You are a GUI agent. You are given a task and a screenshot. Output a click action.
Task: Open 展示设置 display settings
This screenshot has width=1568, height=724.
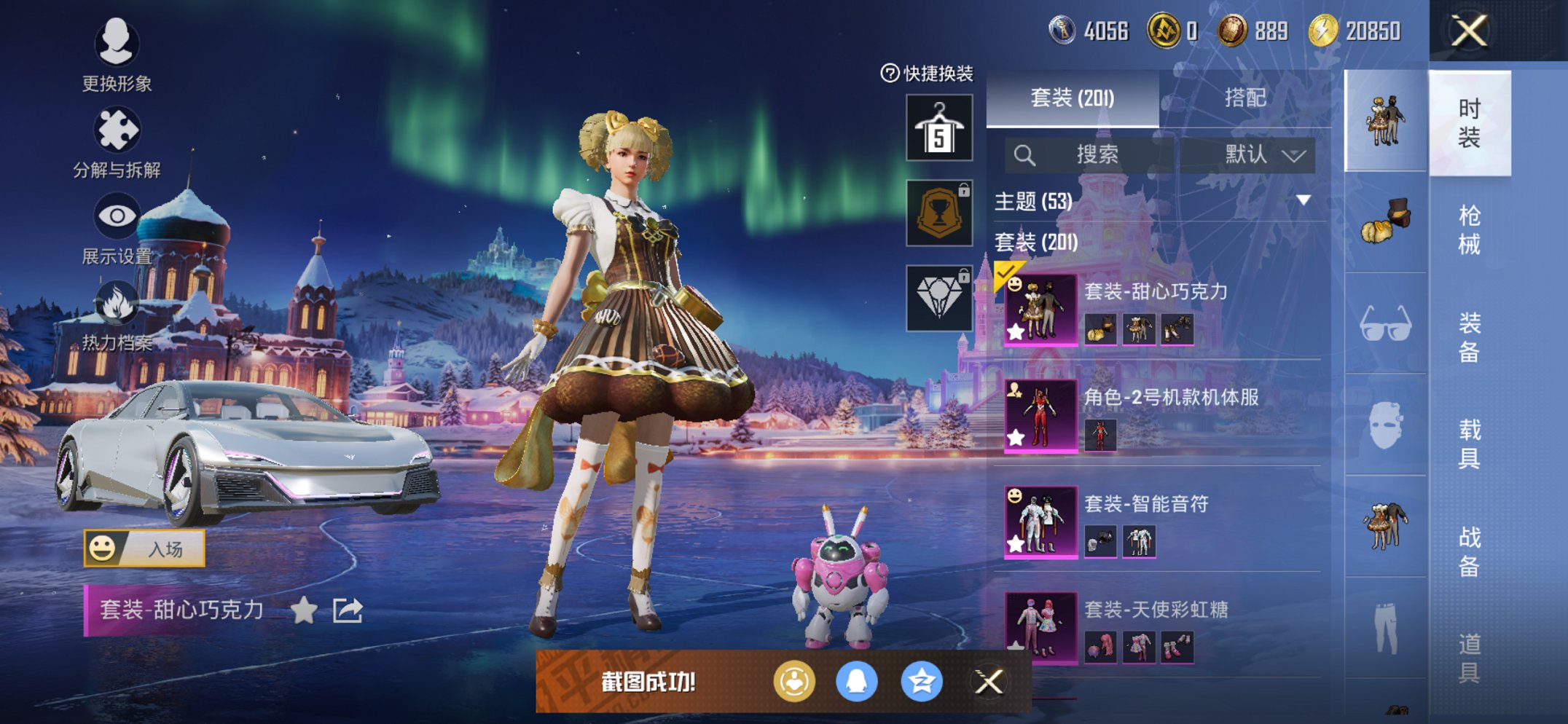[118, 216]
